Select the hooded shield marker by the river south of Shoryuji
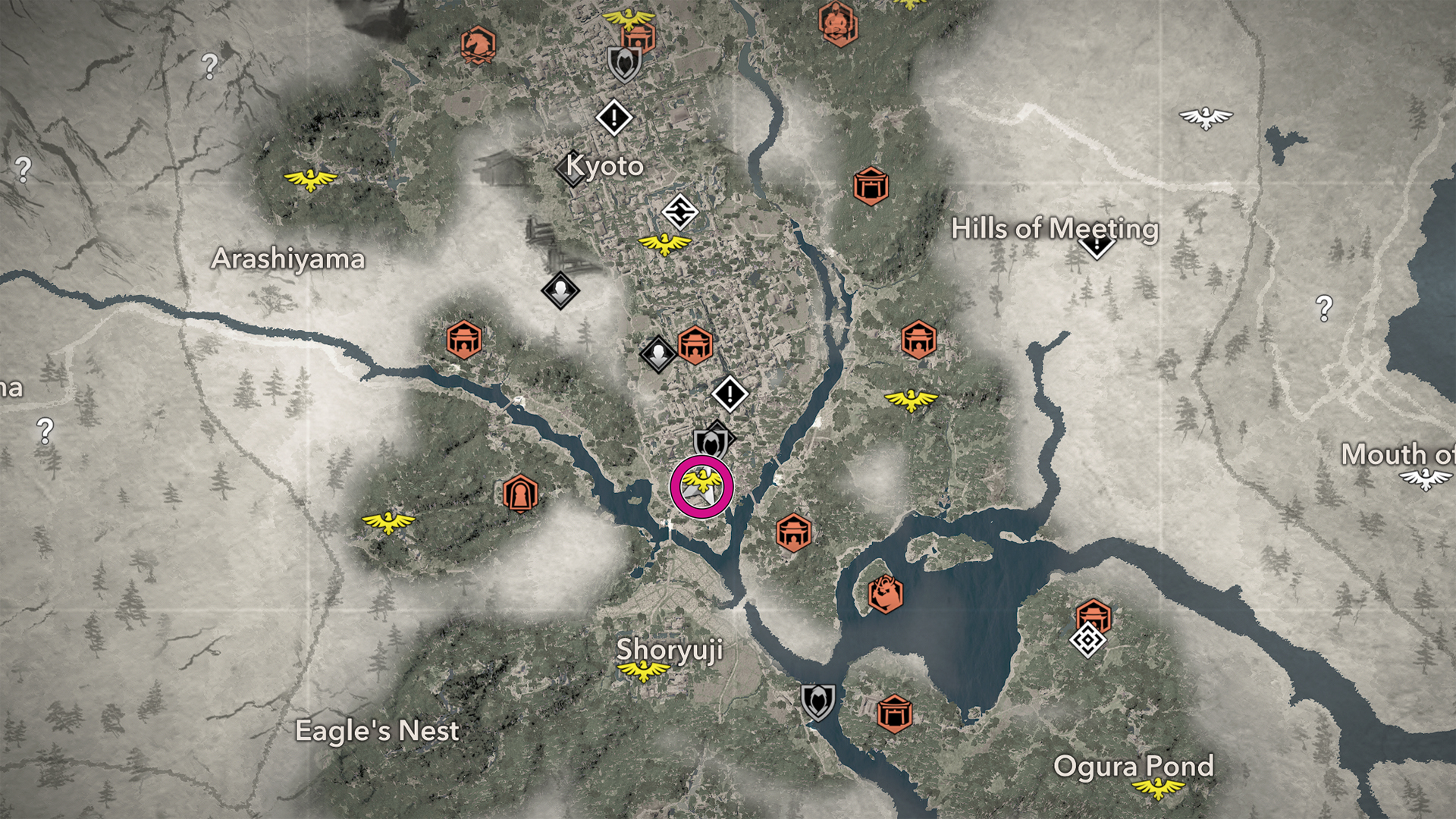1456x819 pixels. coord(817,701)
